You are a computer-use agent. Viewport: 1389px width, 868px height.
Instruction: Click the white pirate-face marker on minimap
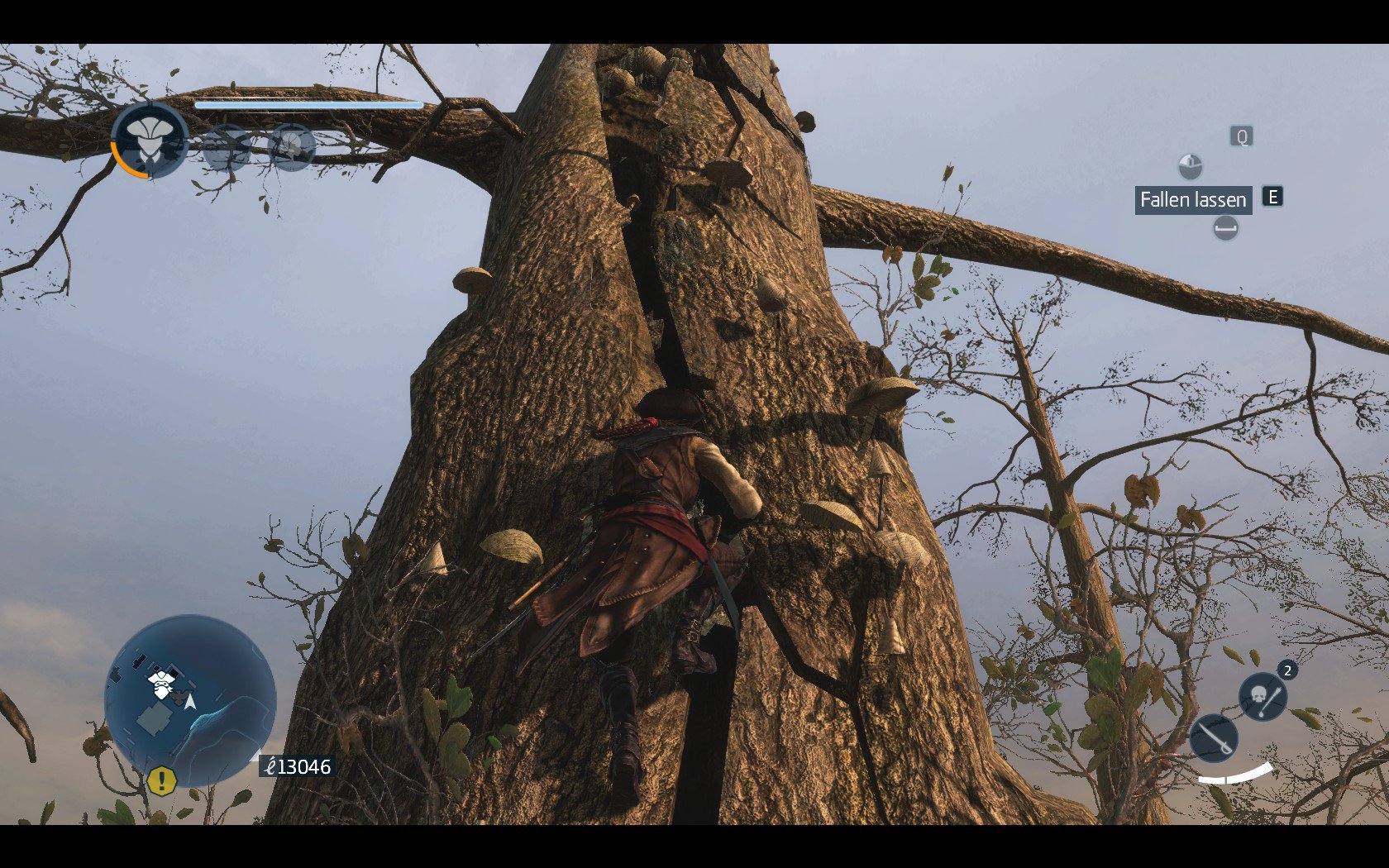(161, 683)
